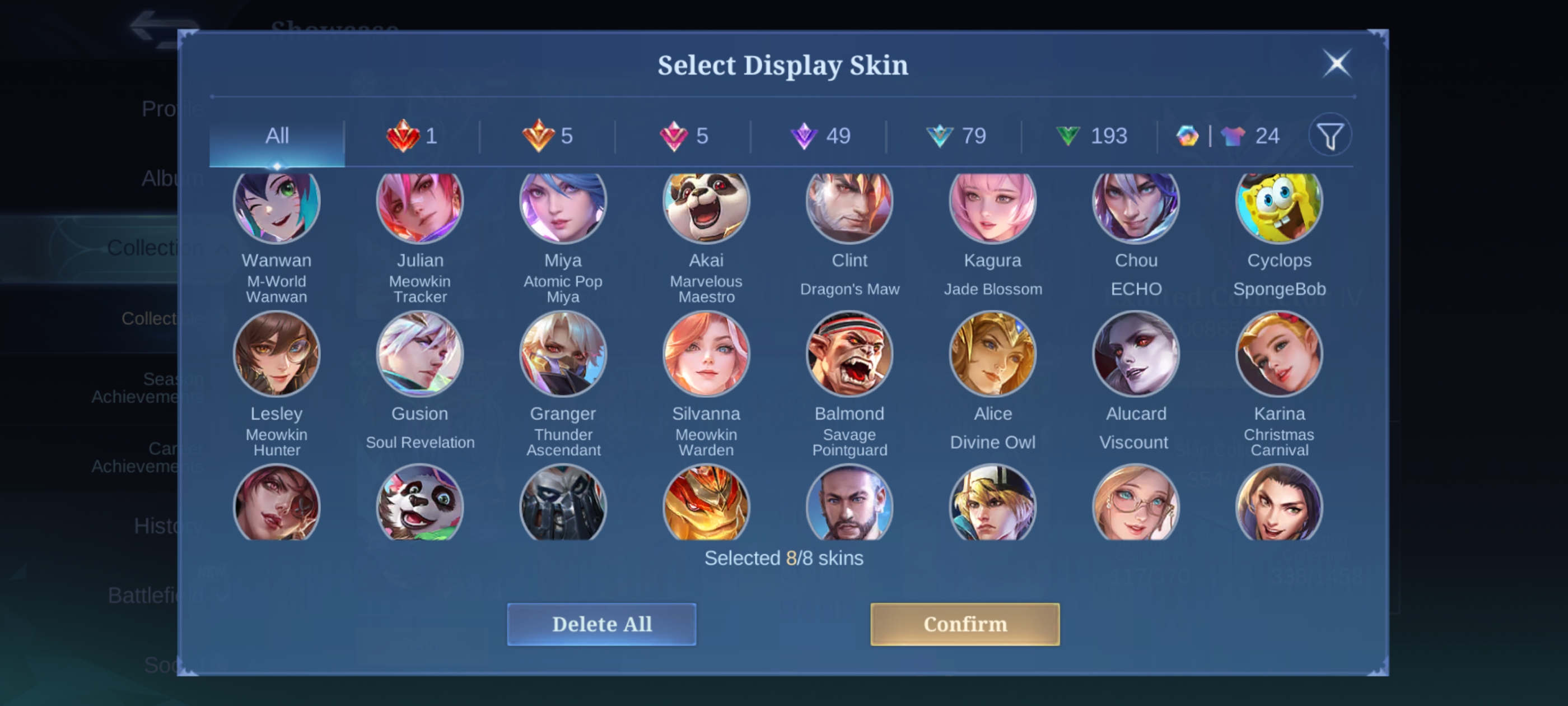The image size is (1568, 706).
Task: Show the red gem tier with 1 skin
Action: (412, 136)
